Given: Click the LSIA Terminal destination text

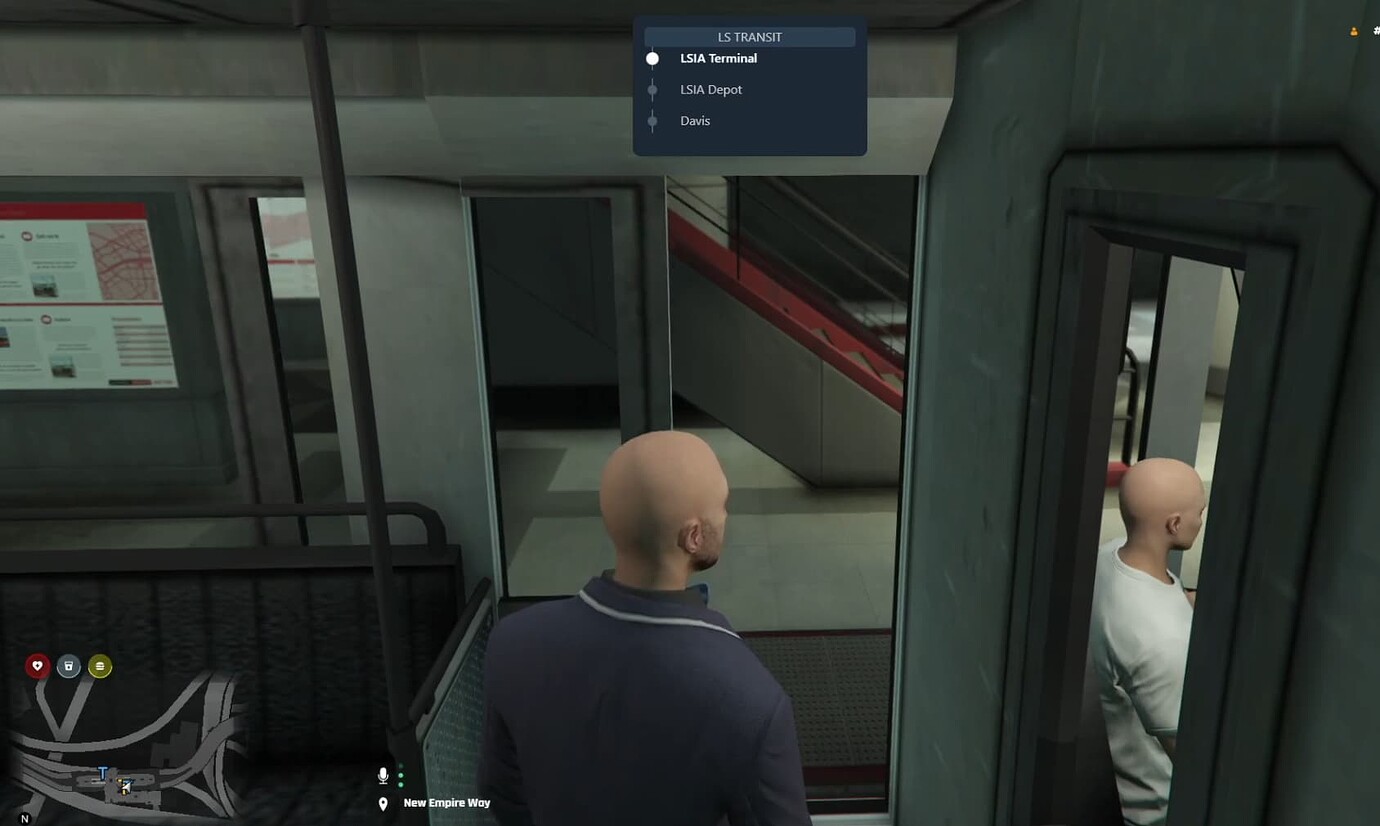Looking at the screenshot, I should [718, 58].
